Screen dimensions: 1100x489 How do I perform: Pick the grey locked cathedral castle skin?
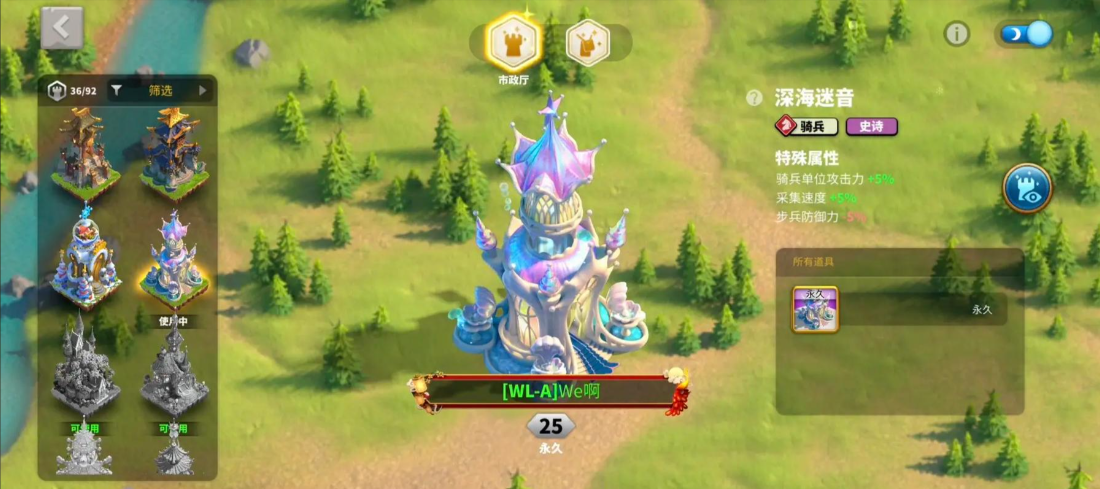click(86, 370)
